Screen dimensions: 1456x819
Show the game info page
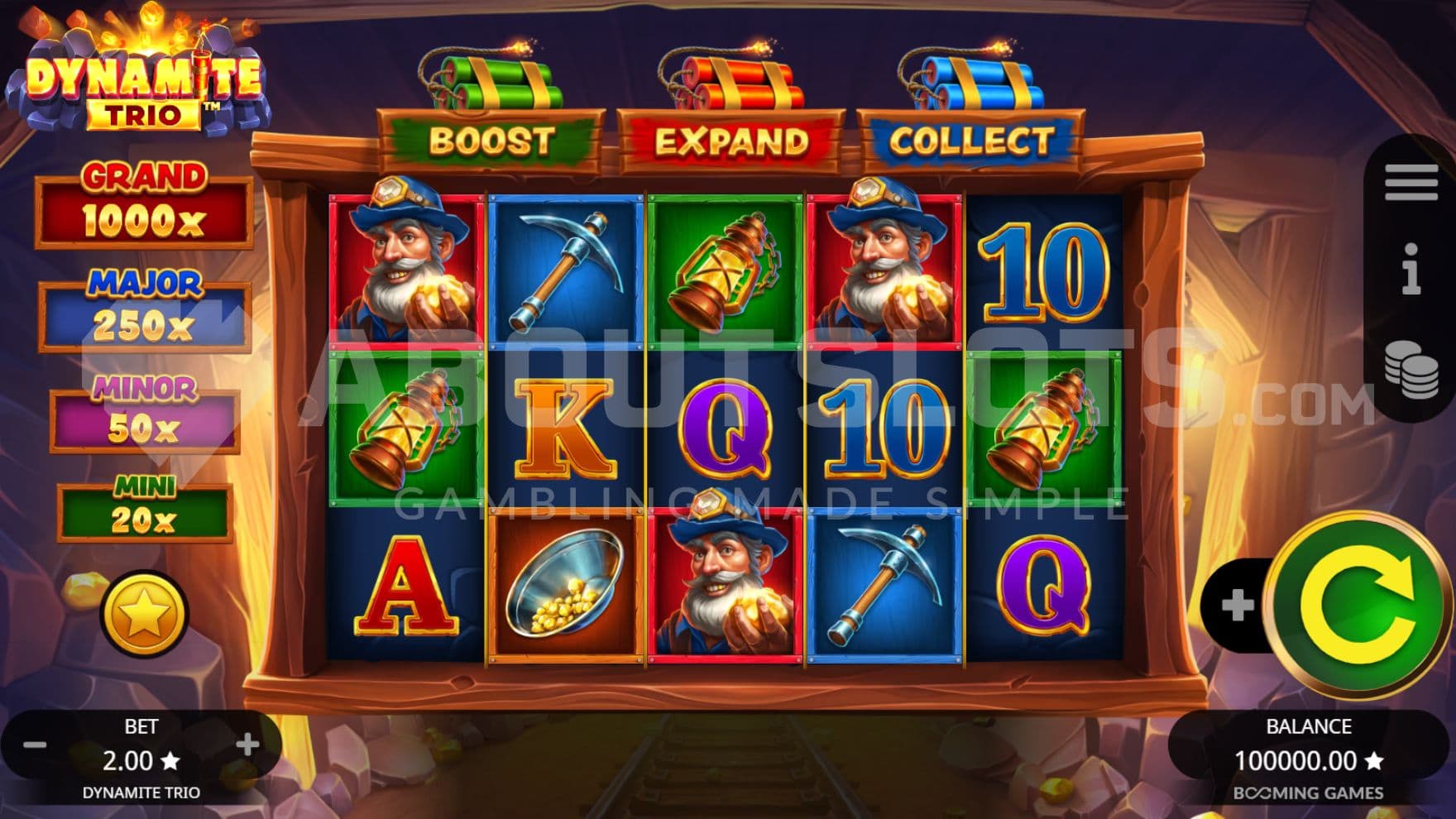coord(1411,269)
